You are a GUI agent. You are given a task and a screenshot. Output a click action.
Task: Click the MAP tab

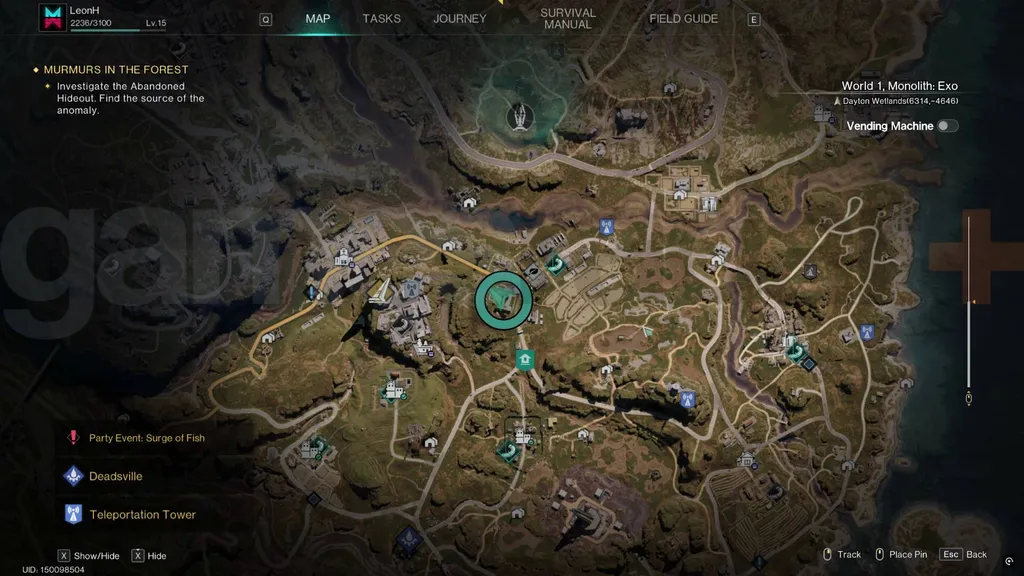coord(318,19)
